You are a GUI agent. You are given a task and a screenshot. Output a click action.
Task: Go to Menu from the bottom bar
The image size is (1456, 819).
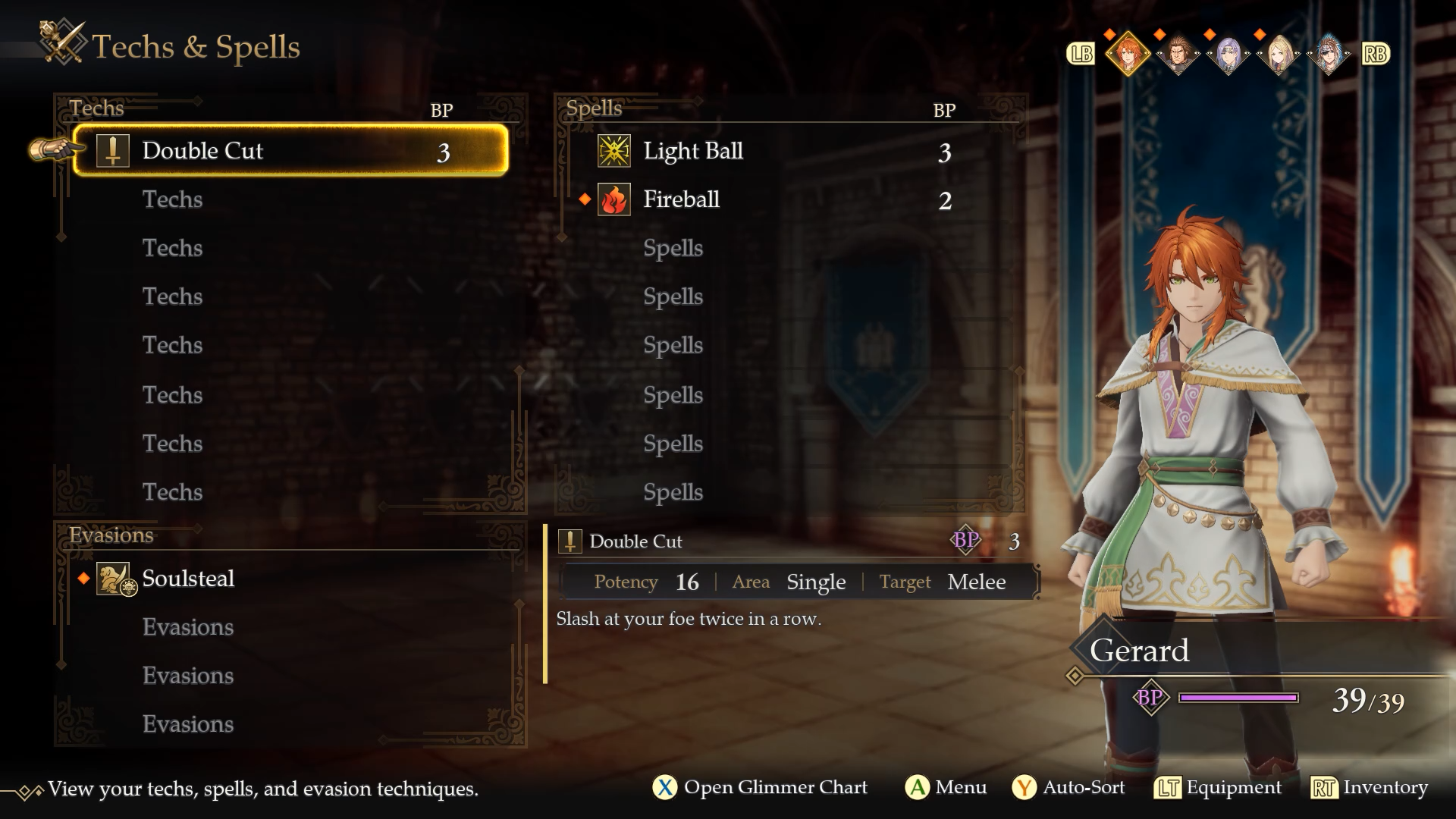click(x=946, y=788)
